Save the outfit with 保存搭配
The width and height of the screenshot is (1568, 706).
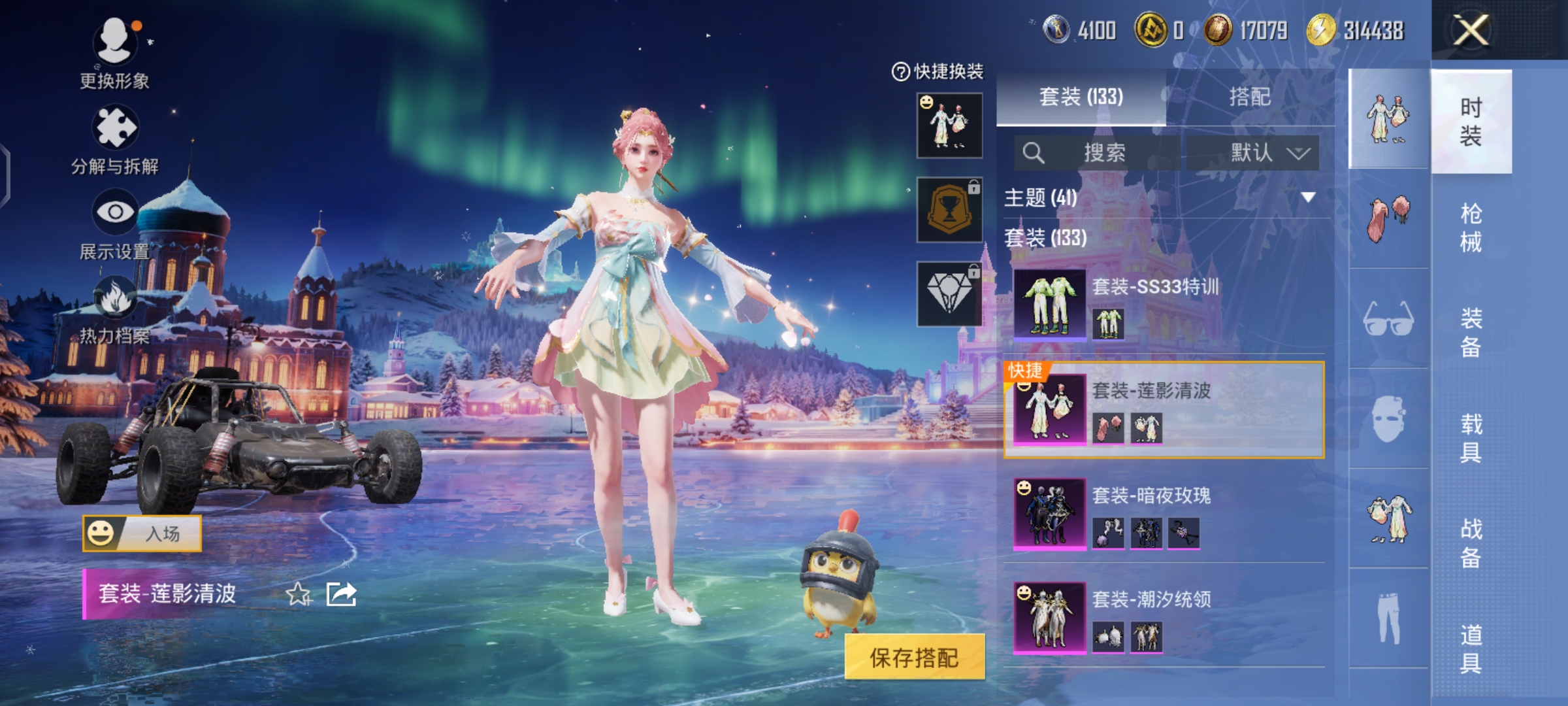pyautogui.click(x=914, y=657)
